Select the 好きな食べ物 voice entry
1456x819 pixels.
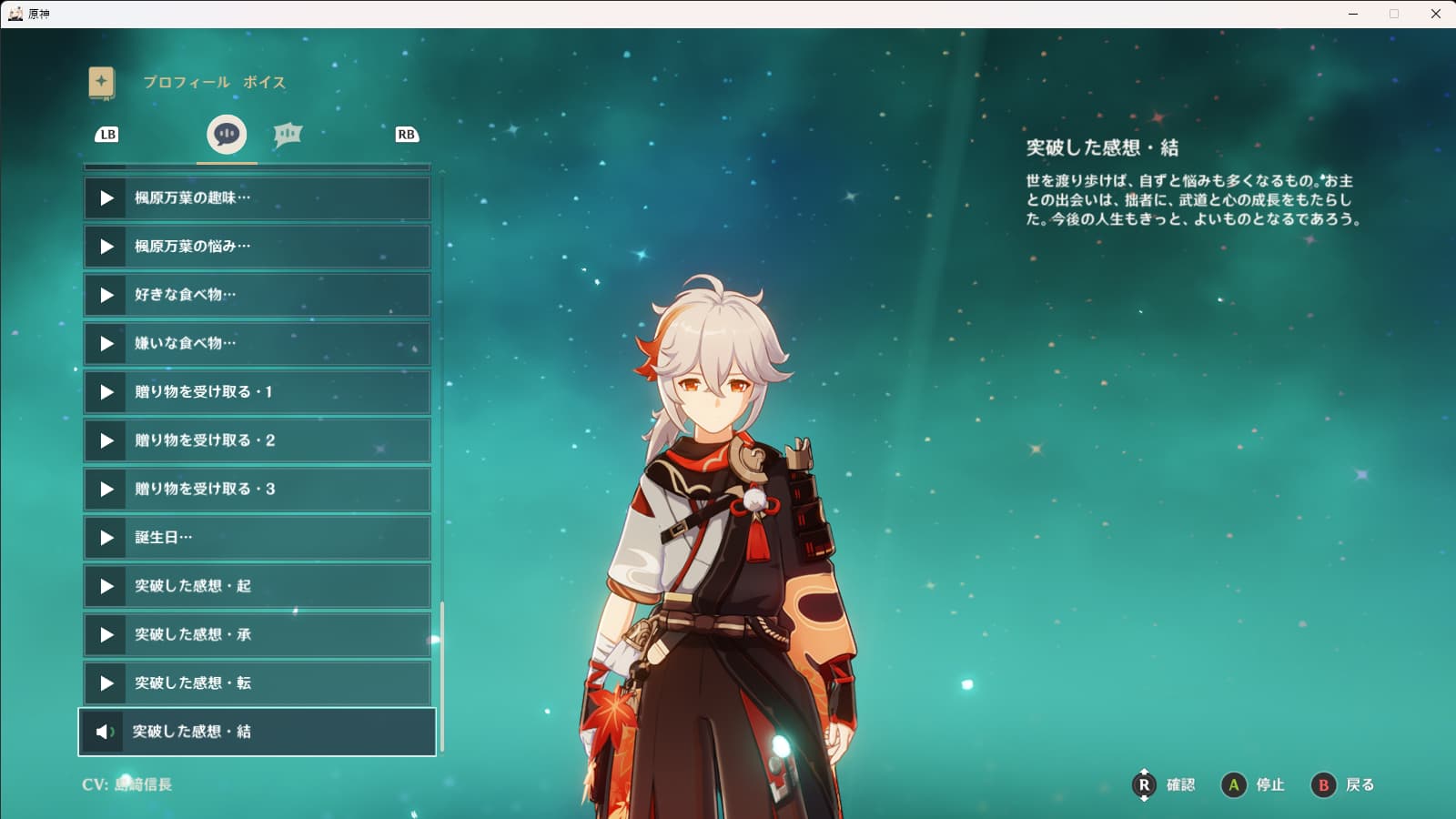[257, 295]
